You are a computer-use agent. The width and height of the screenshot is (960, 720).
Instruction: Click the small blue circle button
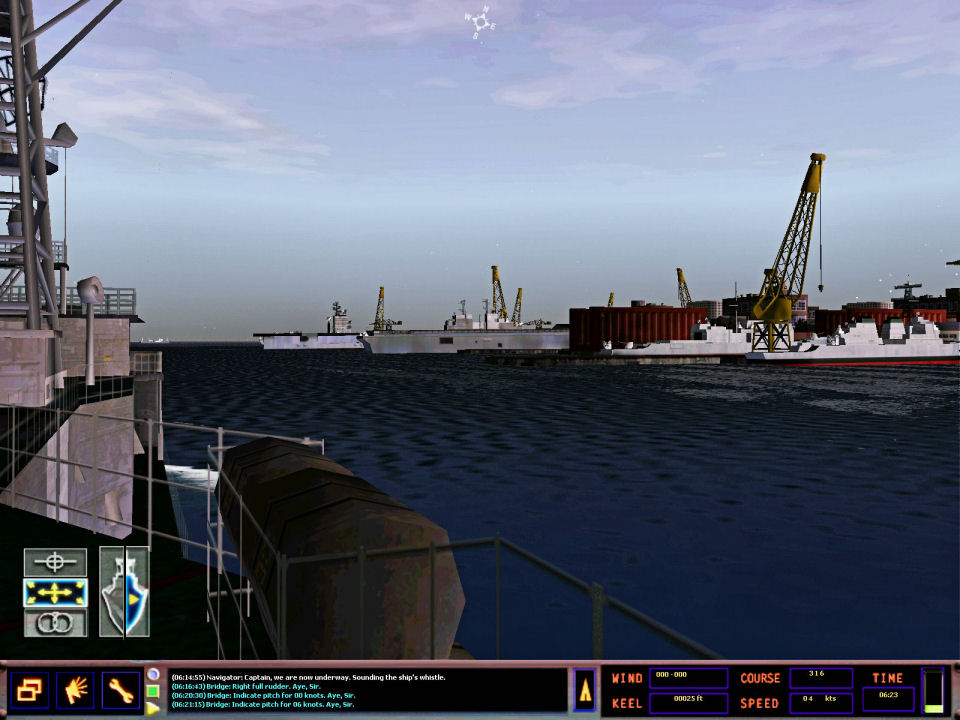pyautogui.click(x=152, y=674)
